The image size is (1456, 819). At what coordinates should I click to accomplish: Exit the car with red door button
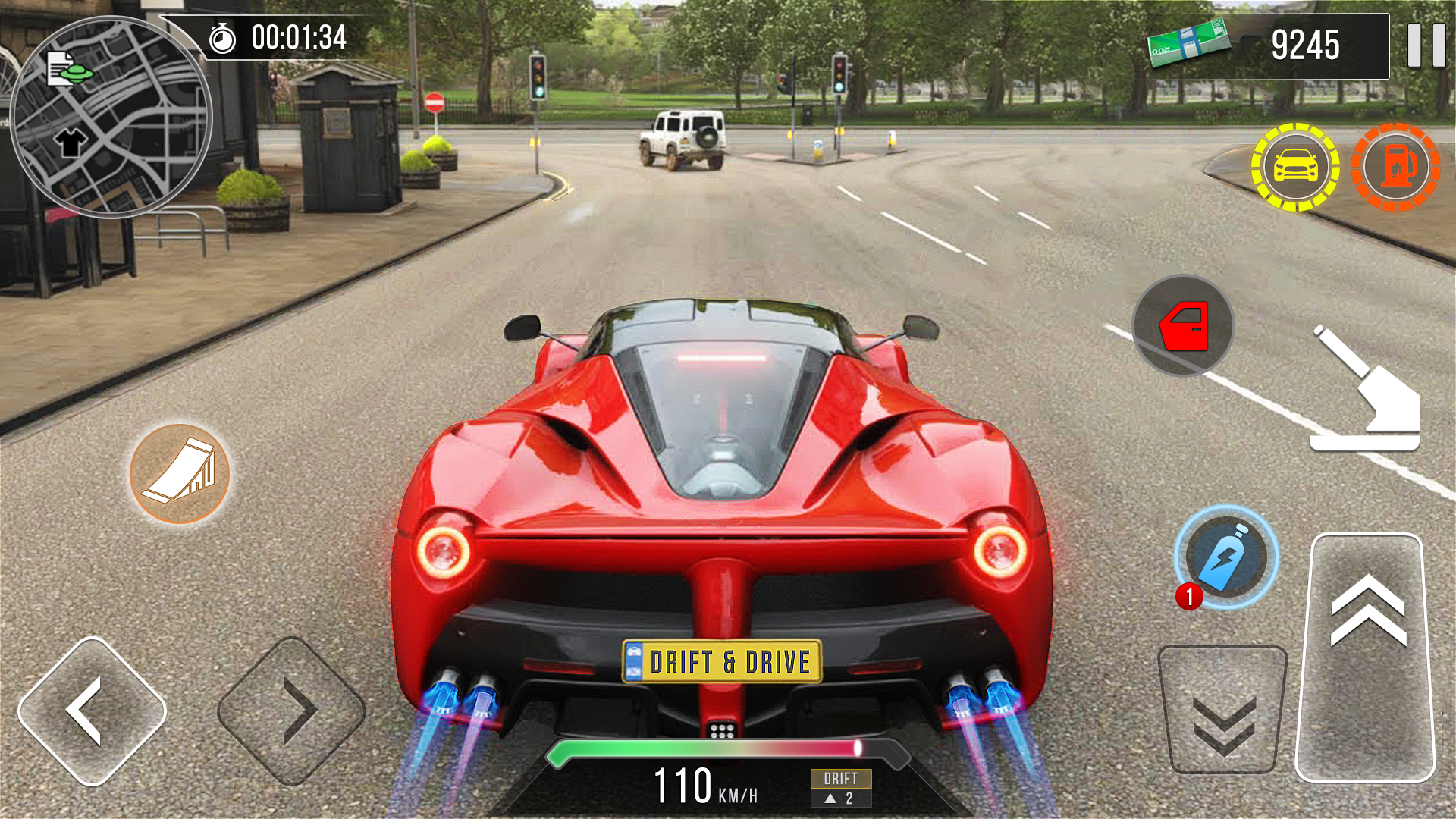pyautogui.click(x=1183, y=326)
